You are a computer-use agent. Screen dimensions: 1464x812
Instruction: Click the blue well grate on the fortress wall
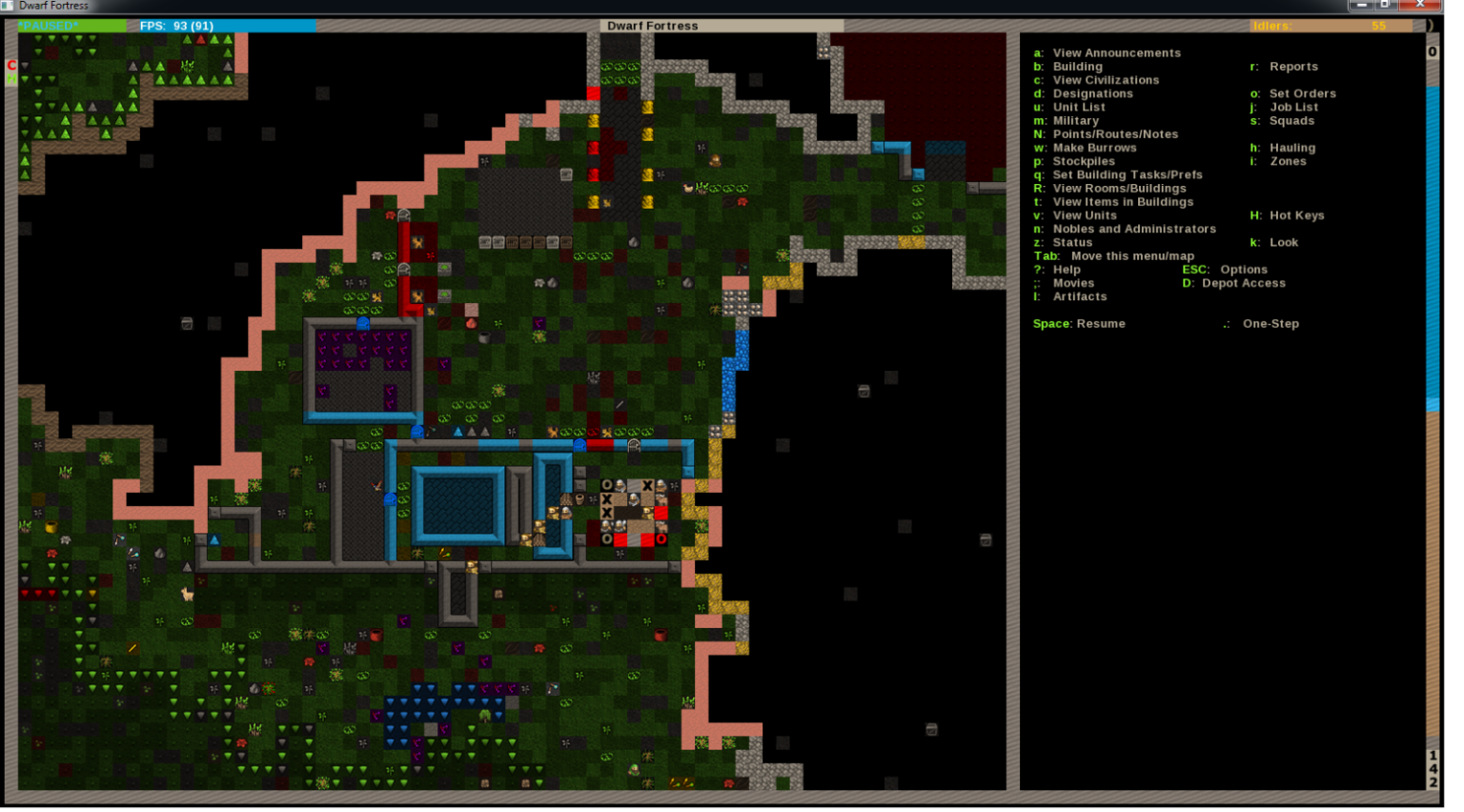pyautogui.click(x=579, y=444)
